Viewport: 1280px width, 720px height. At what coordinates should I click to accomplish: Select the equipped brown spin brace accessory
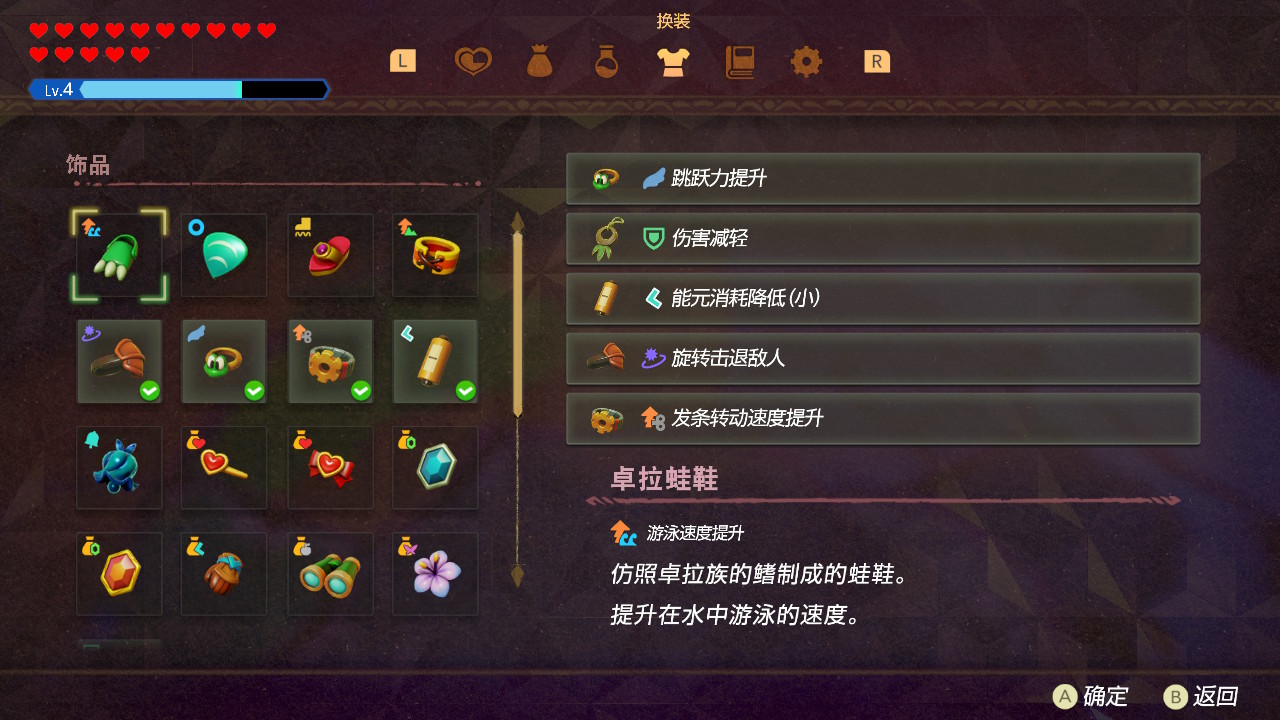pyautogui.click(x=119, y=361)
